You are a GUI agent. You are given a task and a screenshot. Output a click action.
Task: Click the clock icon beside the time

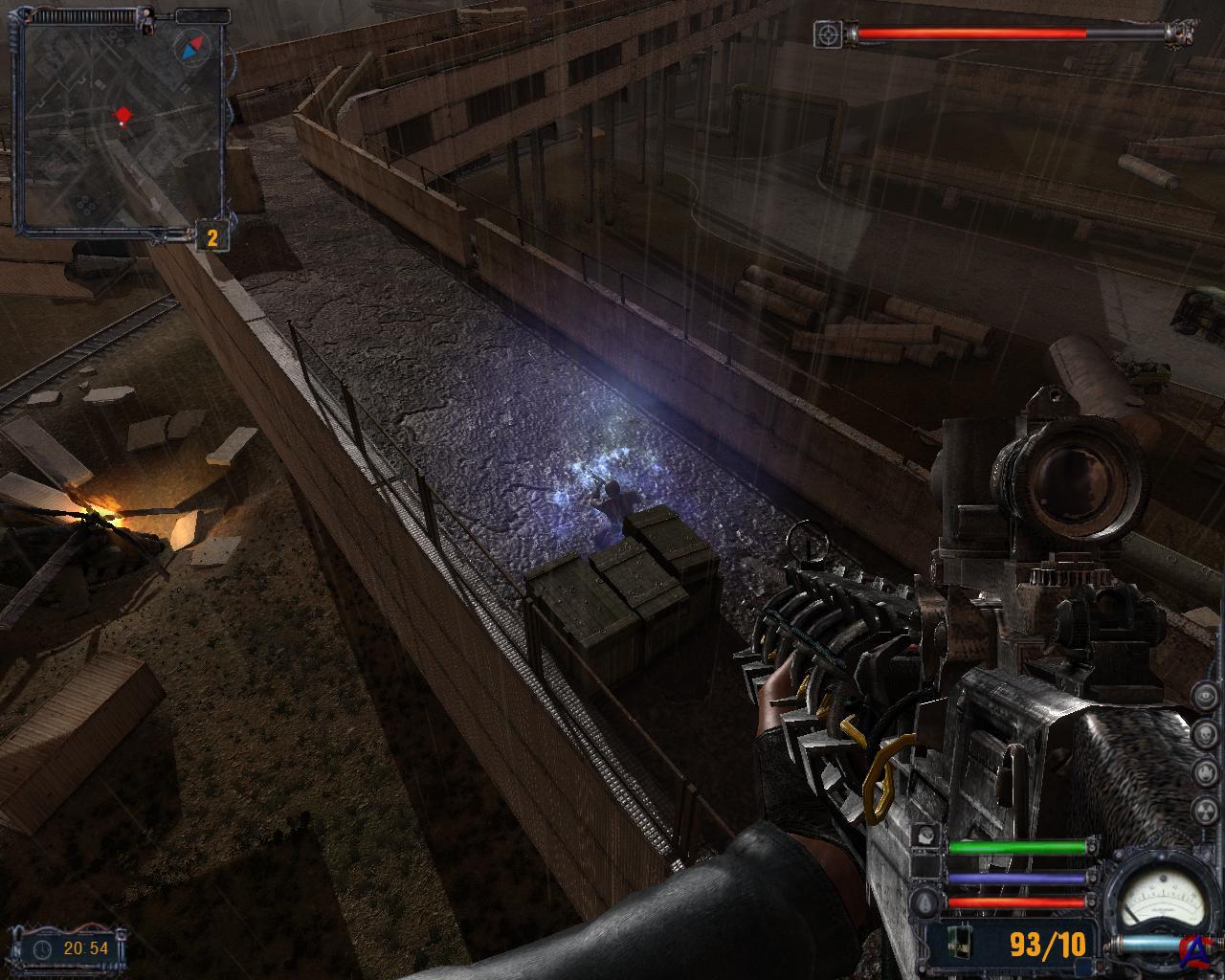click(x=43, y=948)
